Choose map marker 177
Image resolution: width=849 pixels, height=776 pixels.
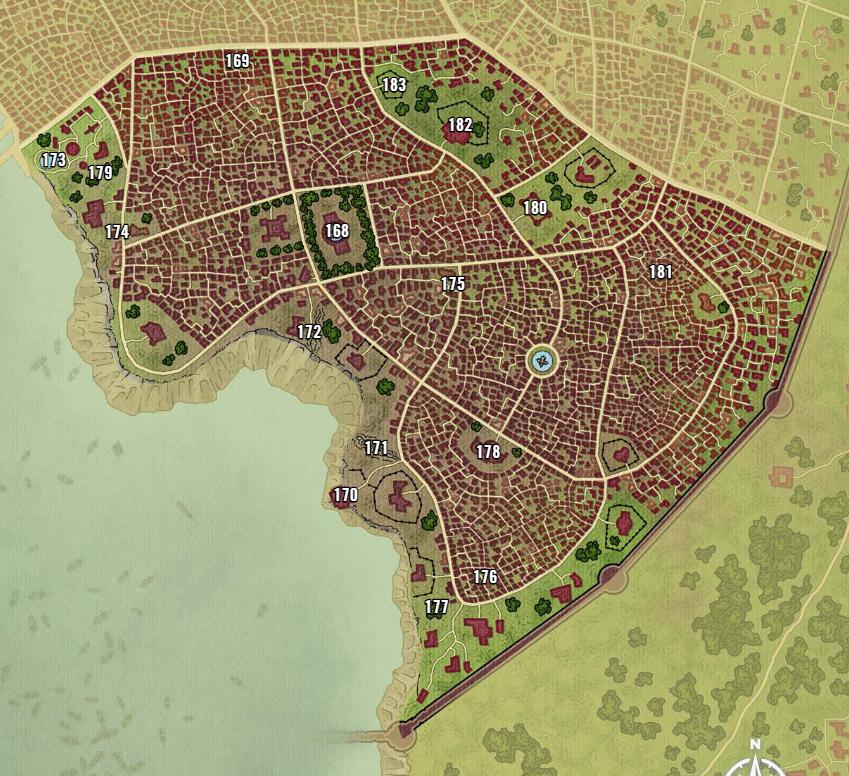[x=437, y=607]
